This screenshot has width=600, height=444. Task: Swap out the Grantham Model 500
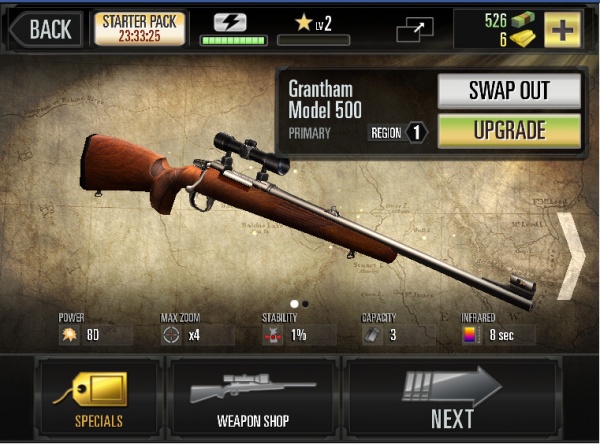pos(509,91)
